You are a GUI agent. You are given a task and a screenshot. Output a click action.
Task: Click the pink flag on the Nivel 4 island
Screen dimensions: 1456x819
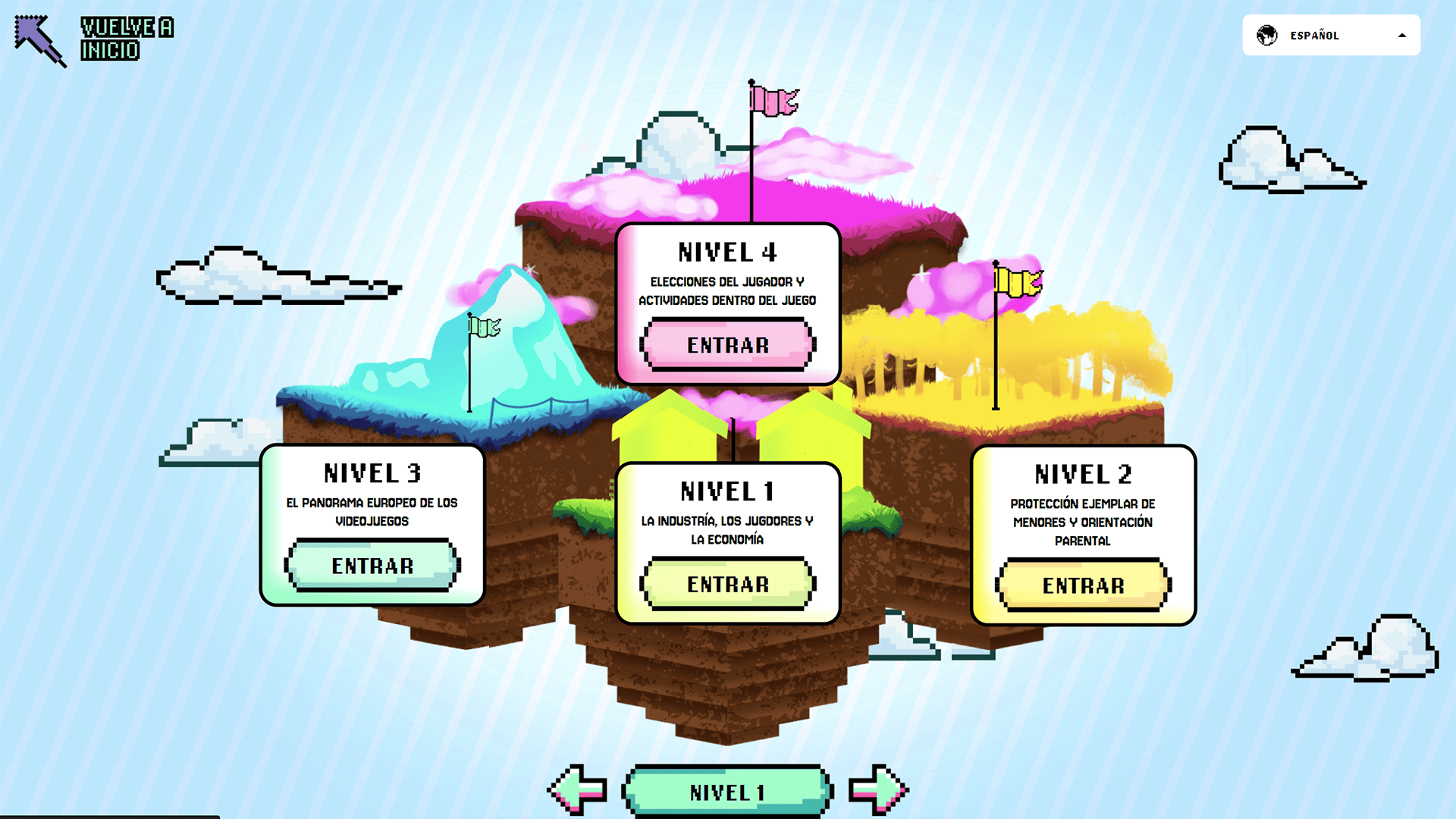(x=773, y=101)
